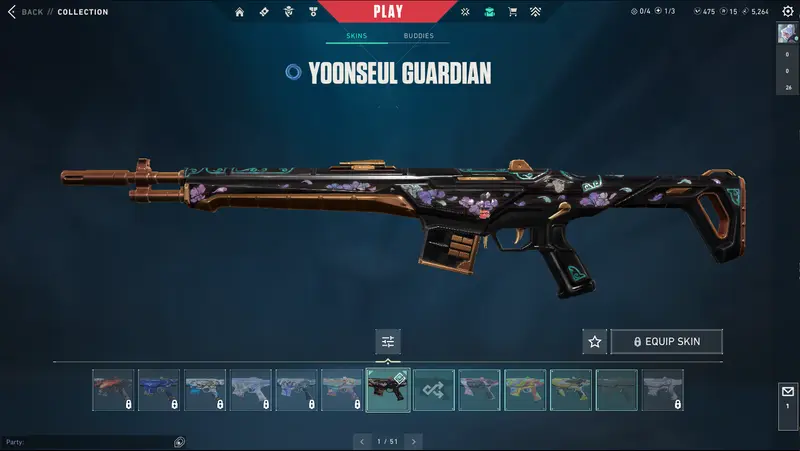Open the home screen icon

(239, 12)
